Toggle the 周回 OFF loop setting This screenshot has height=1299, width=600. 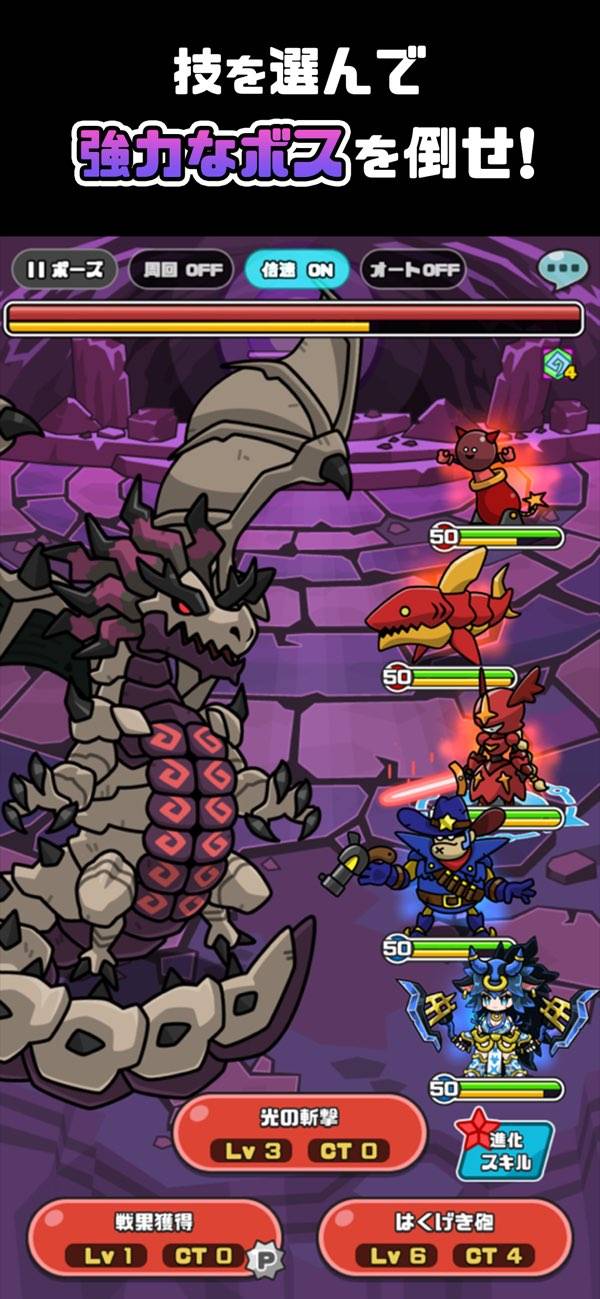(181, 270)
